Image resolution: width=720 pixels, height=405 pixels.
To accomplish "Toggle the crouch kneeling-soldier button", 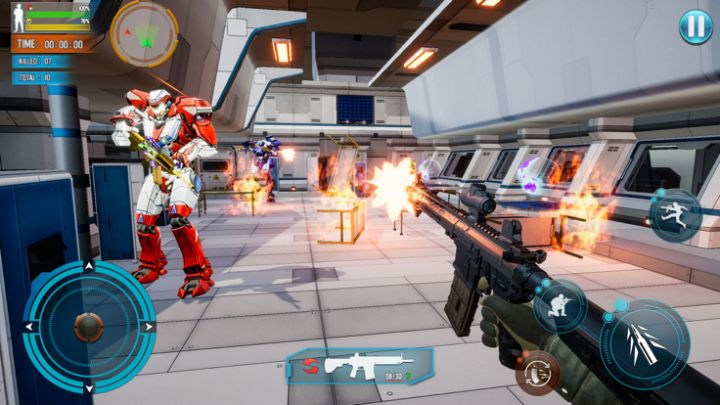I will (x=559, y=305).
